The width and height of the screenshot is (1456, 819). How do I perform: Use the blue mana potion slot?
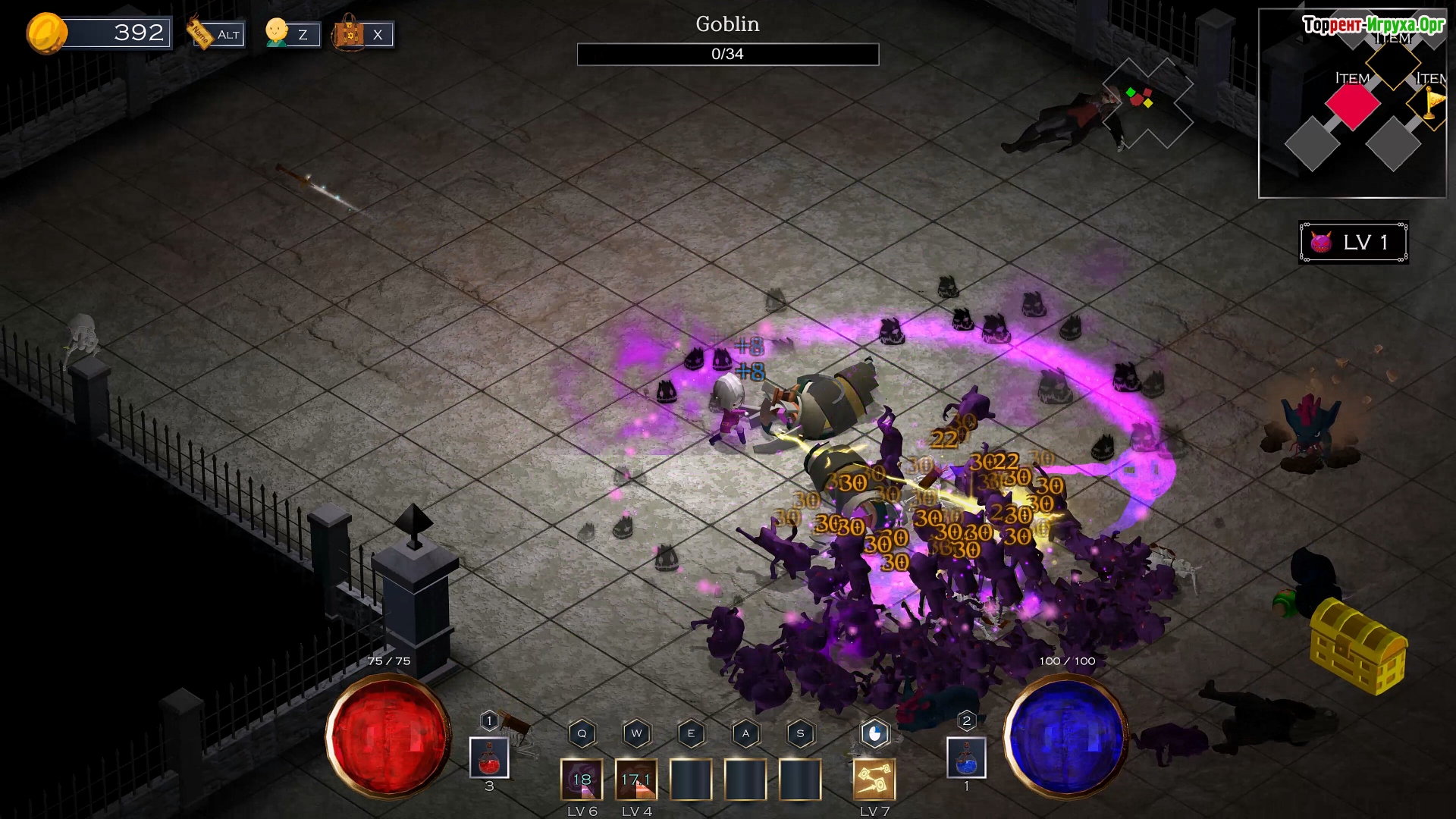(966, 758)
